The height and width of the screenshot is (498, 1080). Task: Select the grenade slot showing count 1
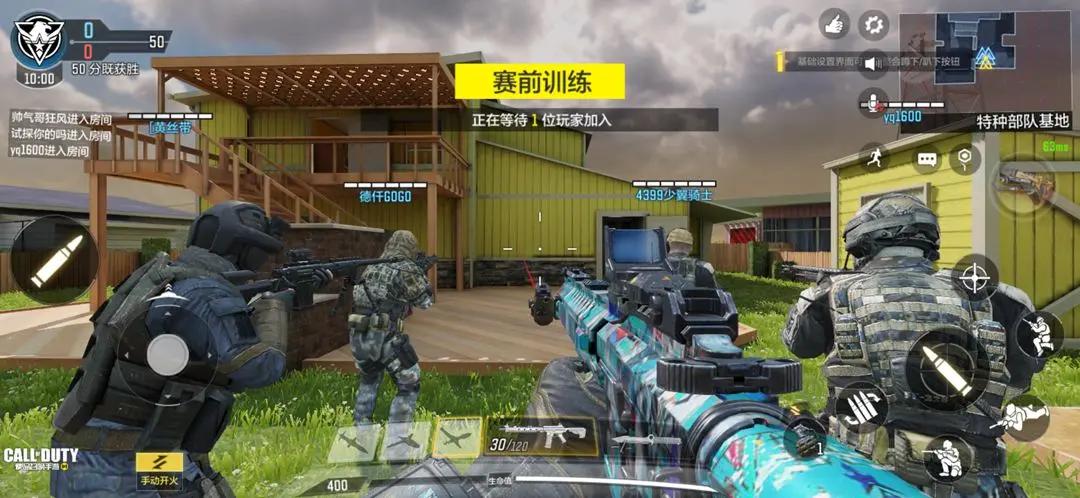tap(805, 437)
